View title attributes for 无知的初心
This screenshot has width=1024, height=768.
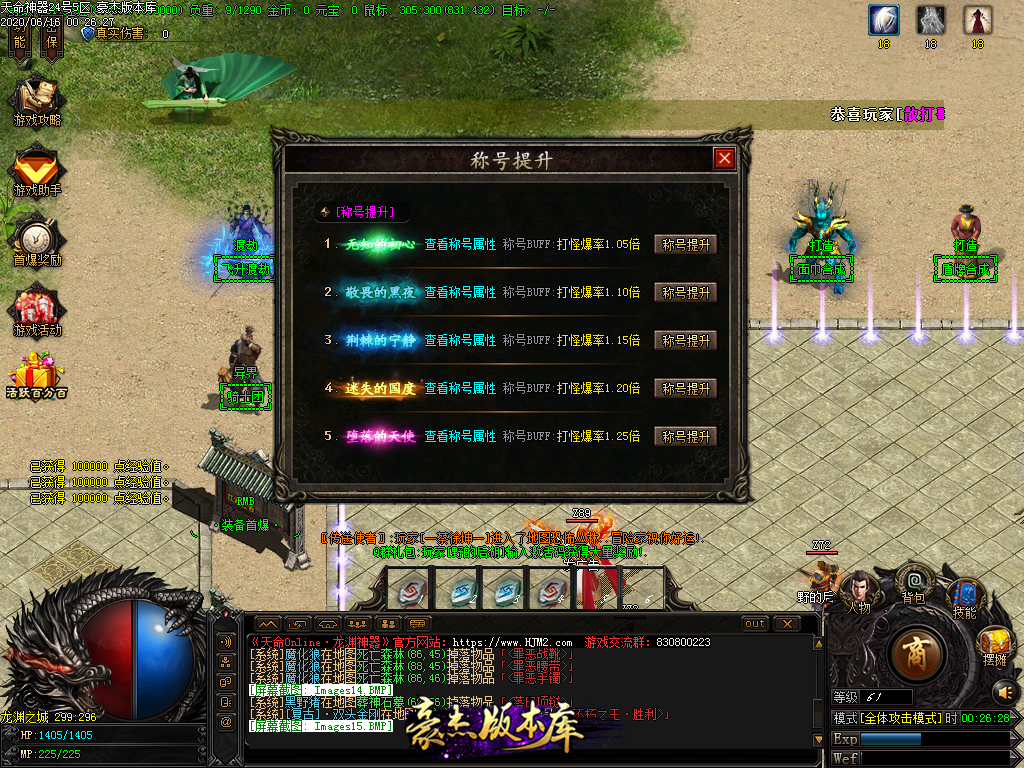(460, 244)
